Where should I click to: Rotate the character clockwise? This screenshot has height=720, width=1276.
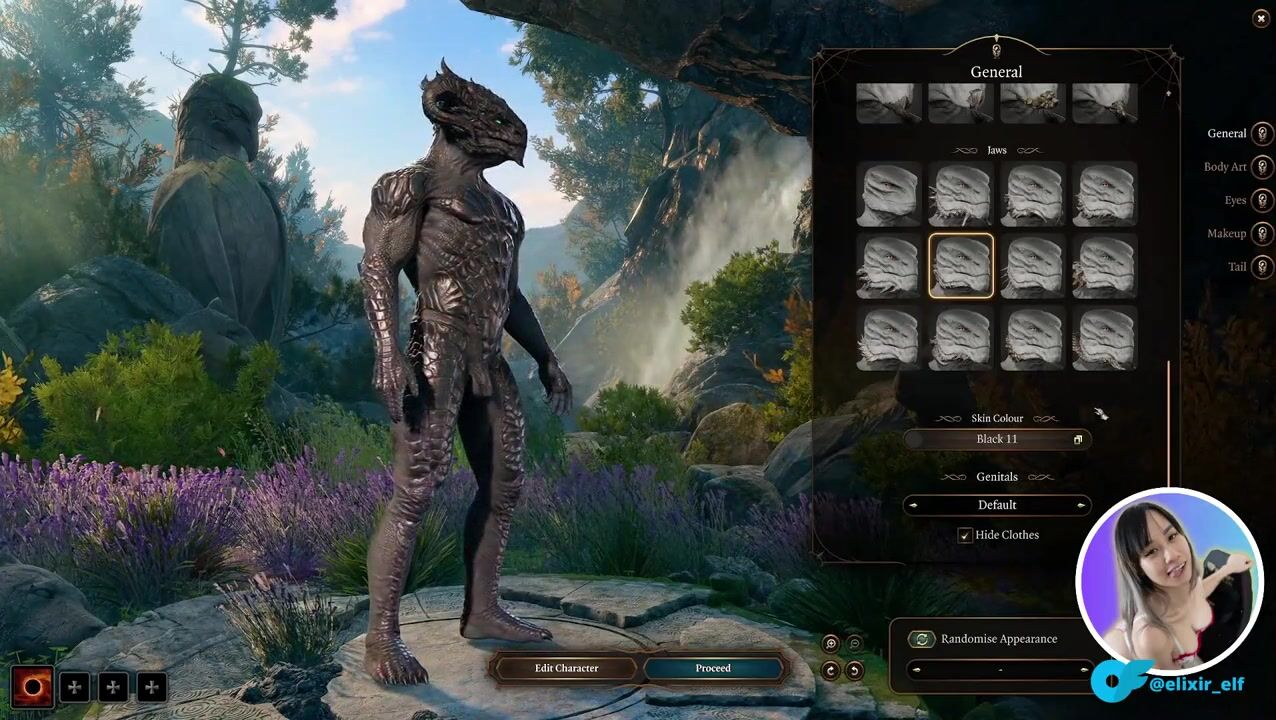(x=831, y=670)
